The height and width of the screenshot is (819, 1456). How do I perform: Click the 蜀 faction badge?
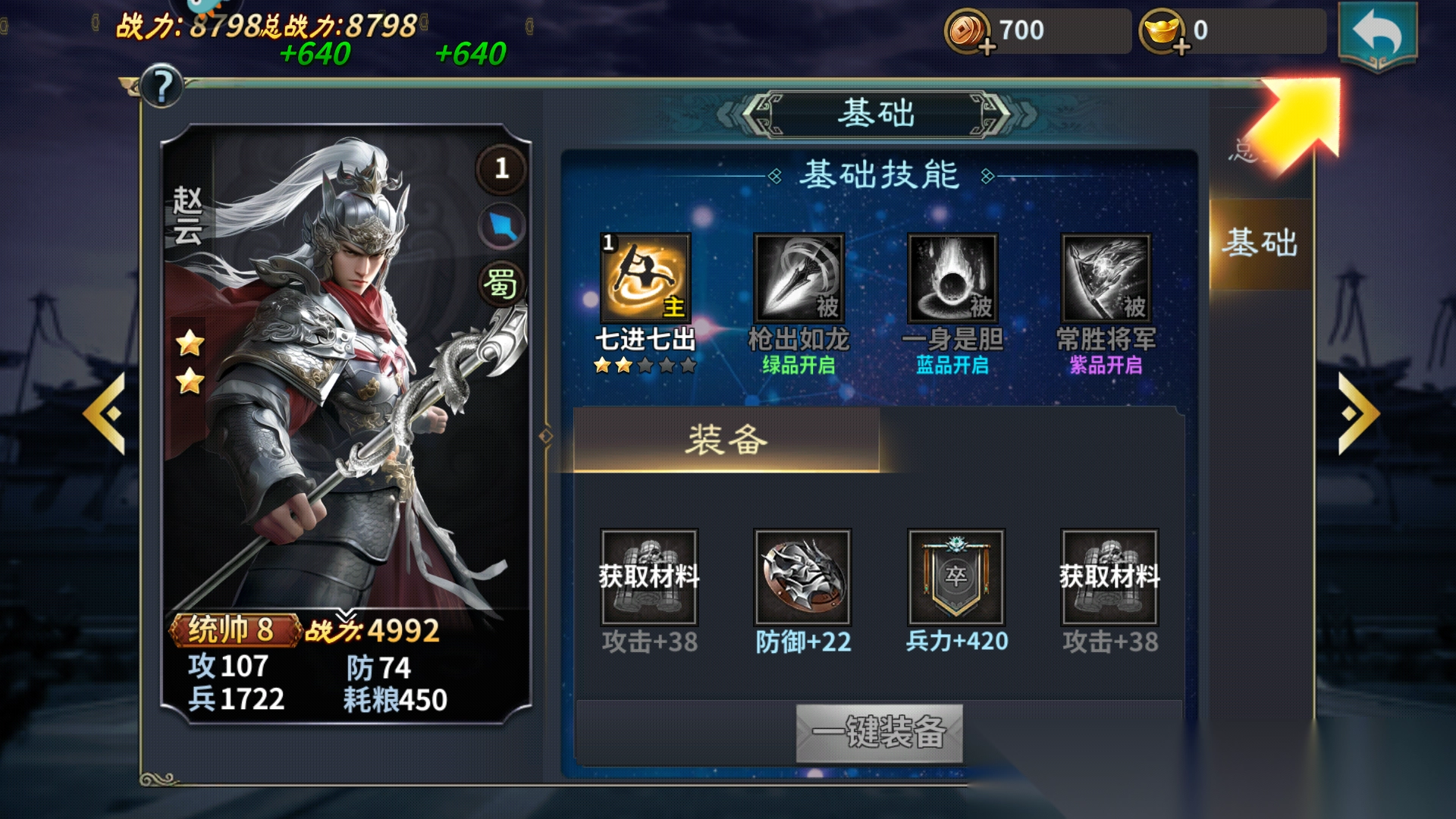tap(500, 284)
